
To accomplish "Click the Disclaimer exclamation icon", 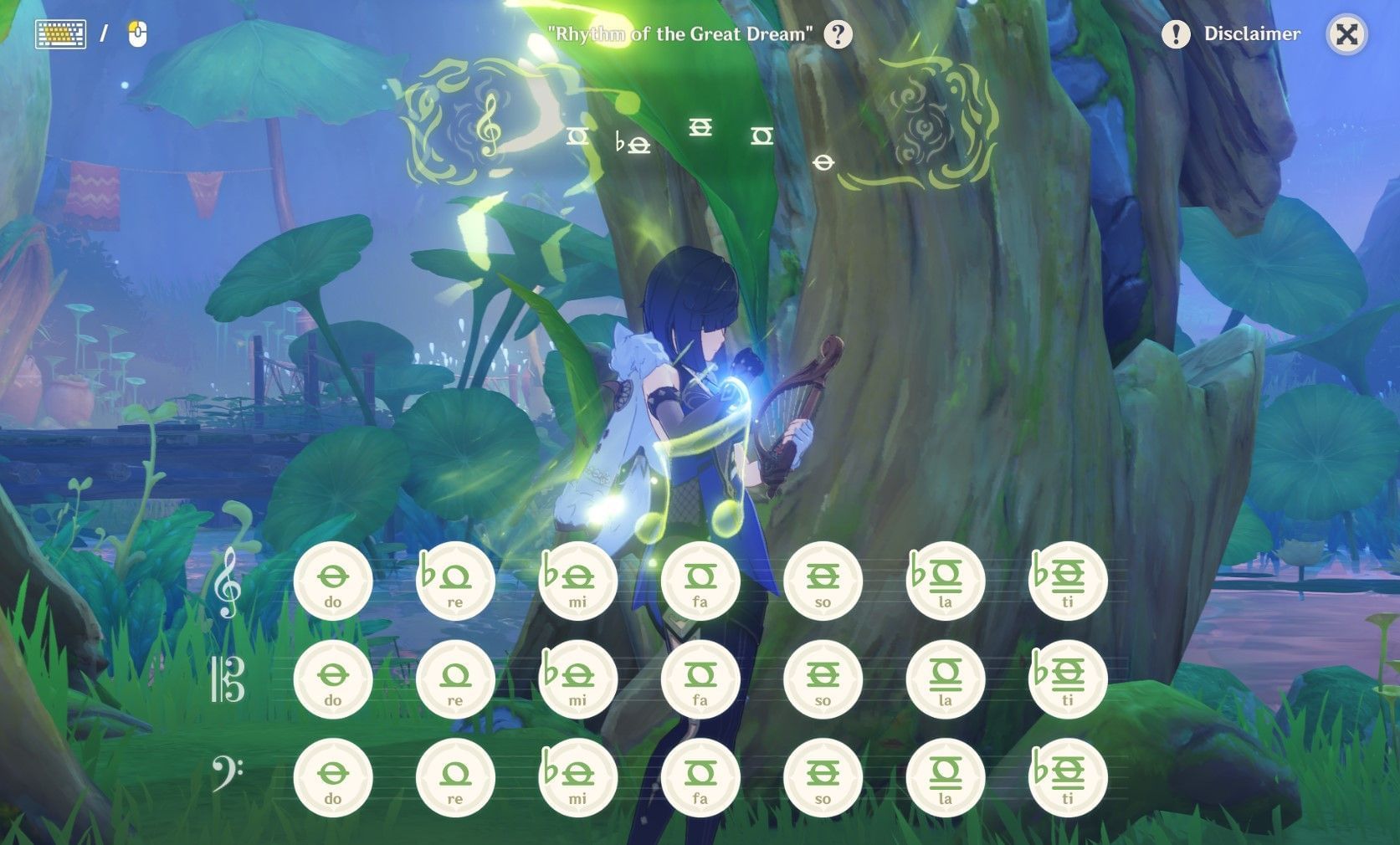I will point(1175,33).
